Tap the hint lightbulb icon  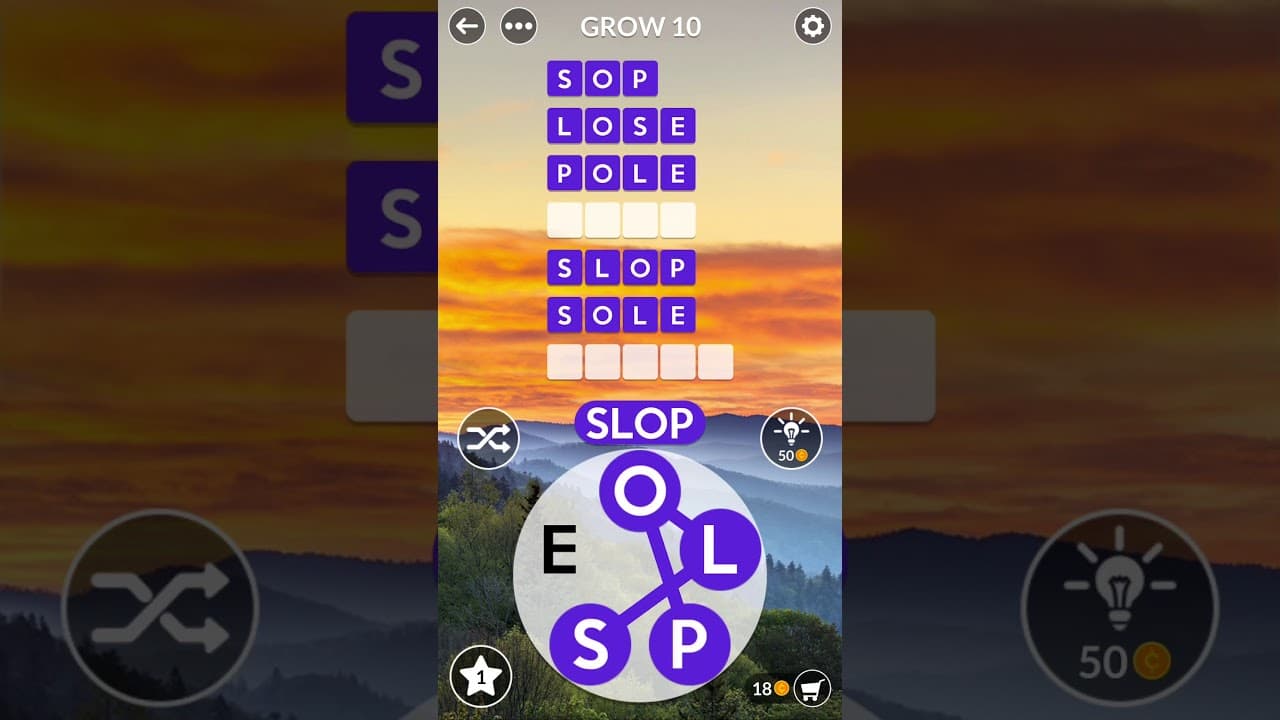[x=791, y=438]
